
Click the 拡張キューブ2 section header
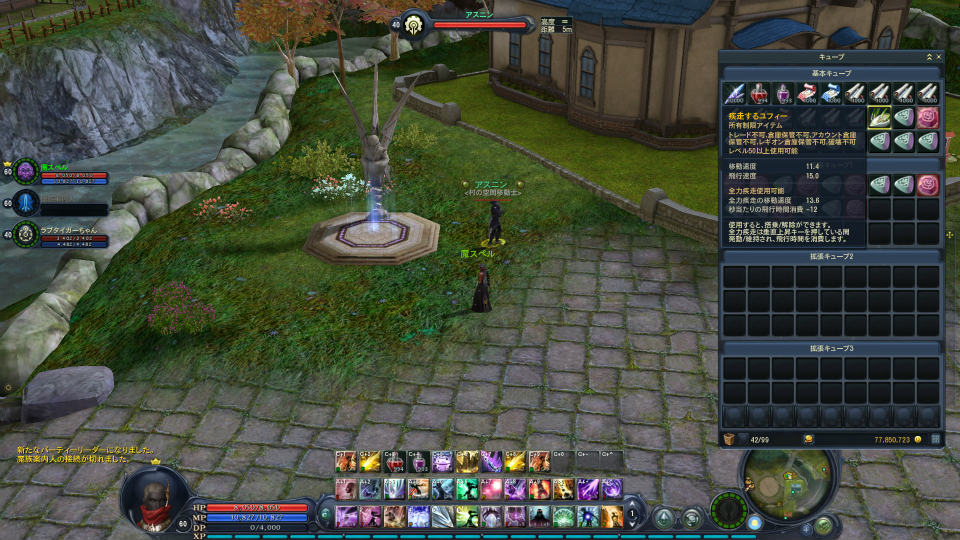(830, 257)
